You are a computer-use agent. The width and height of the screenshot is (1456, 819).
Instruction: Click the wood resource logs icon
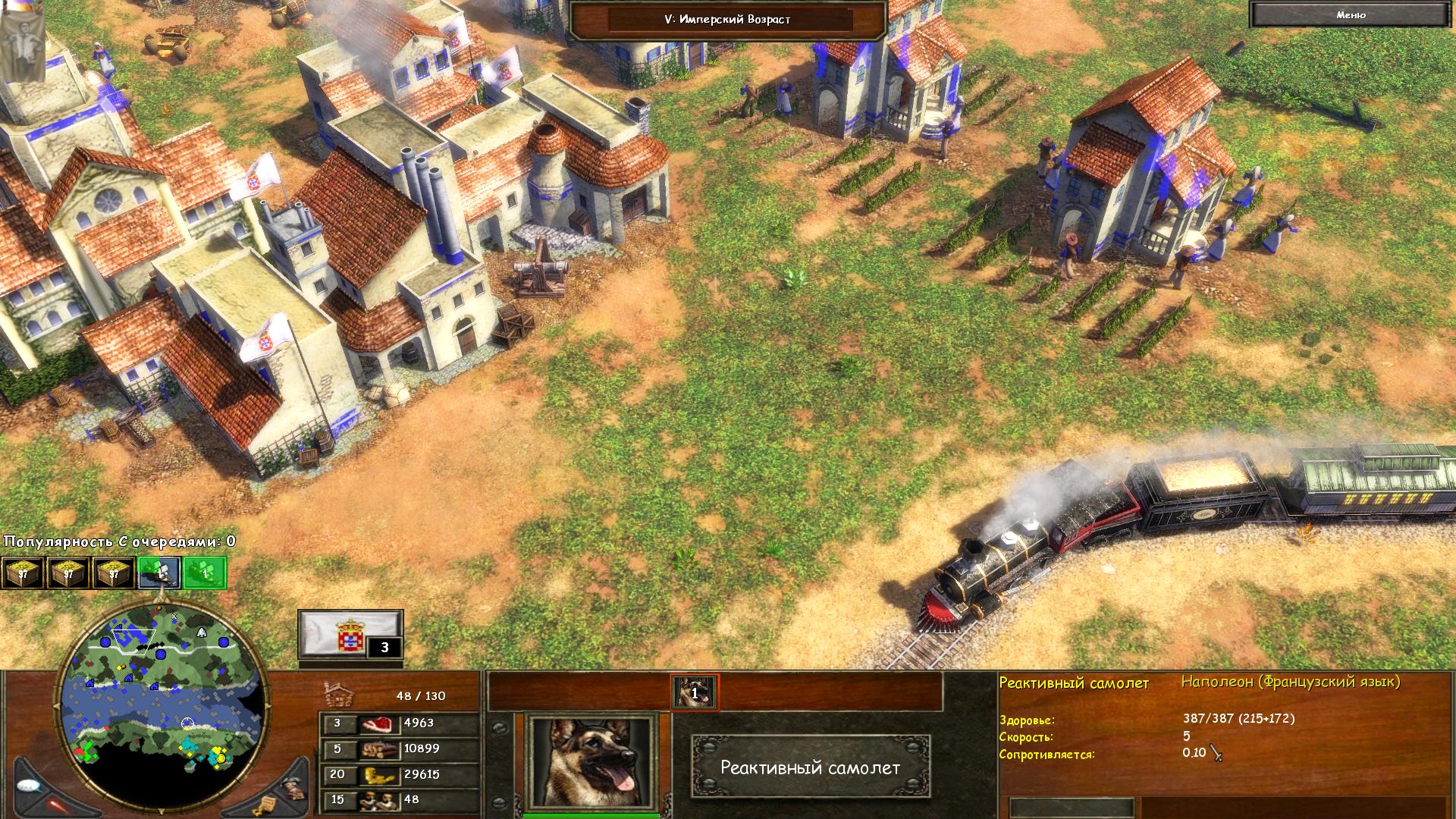pyautogui.click(x=378, y=749)
